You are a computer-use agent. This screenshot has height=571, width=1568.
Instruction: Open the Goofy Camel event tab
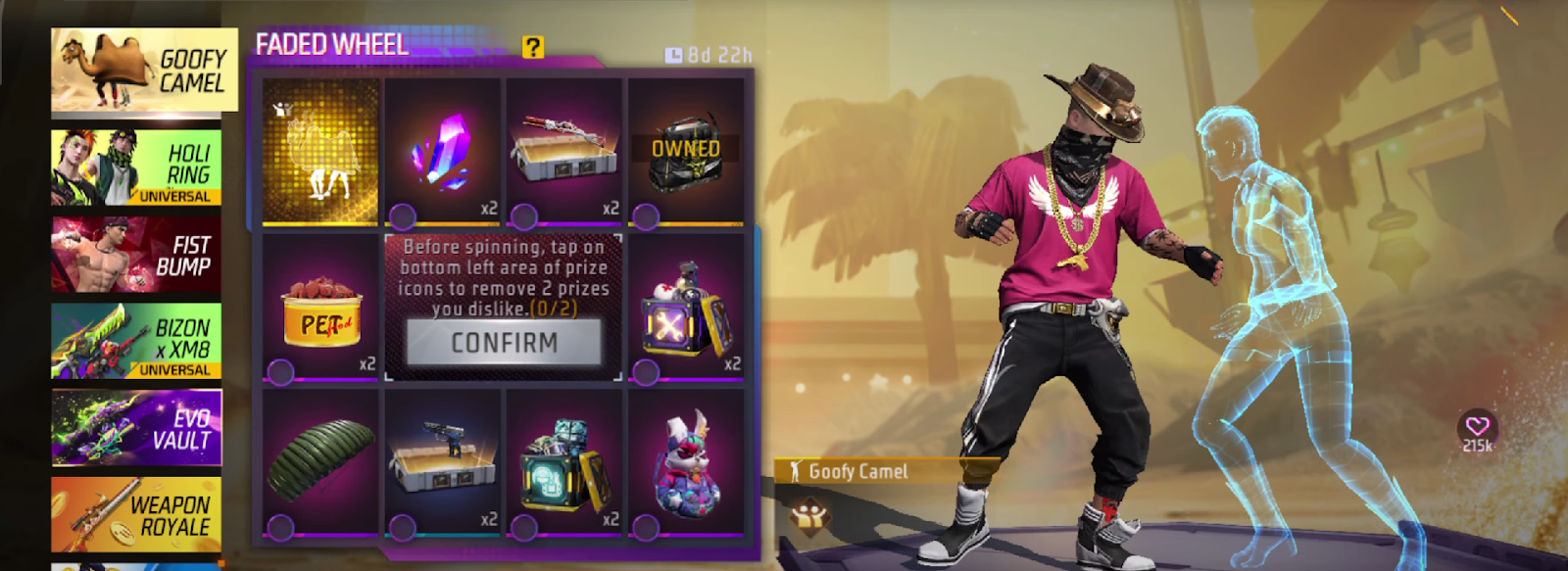(144, 71)
